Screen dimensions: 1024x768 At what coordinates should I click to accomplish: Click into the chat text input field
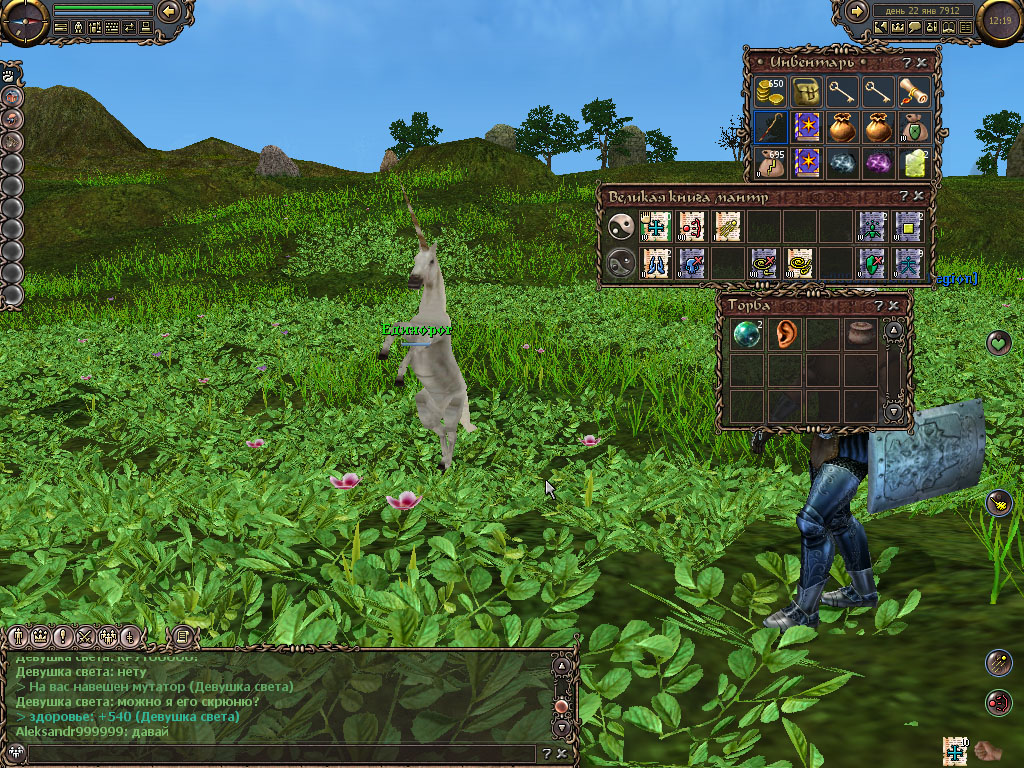click(x=280, y=754)
